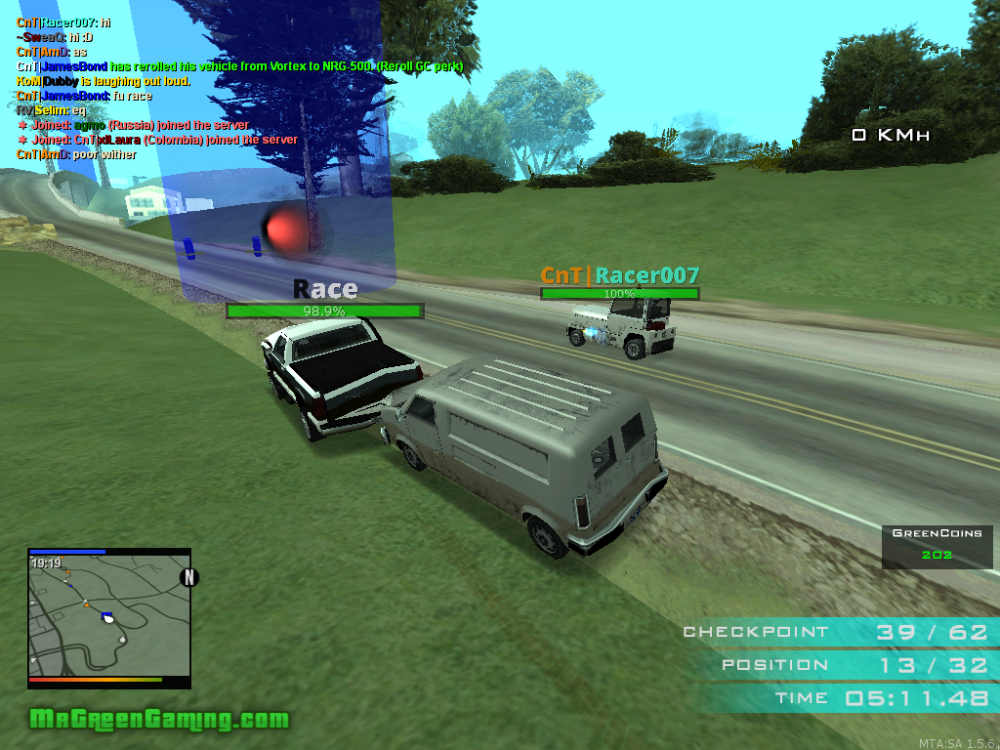Screen dimensions: 1000x750
Task: Open the GreenCoins panel
Action: click(x=937, y=545)
